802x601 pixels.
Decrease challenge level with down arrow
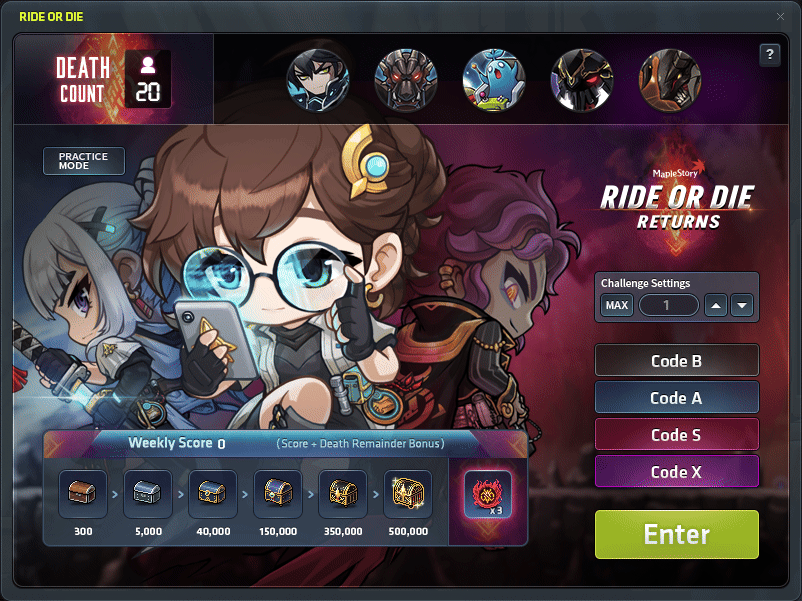point(741,305)
